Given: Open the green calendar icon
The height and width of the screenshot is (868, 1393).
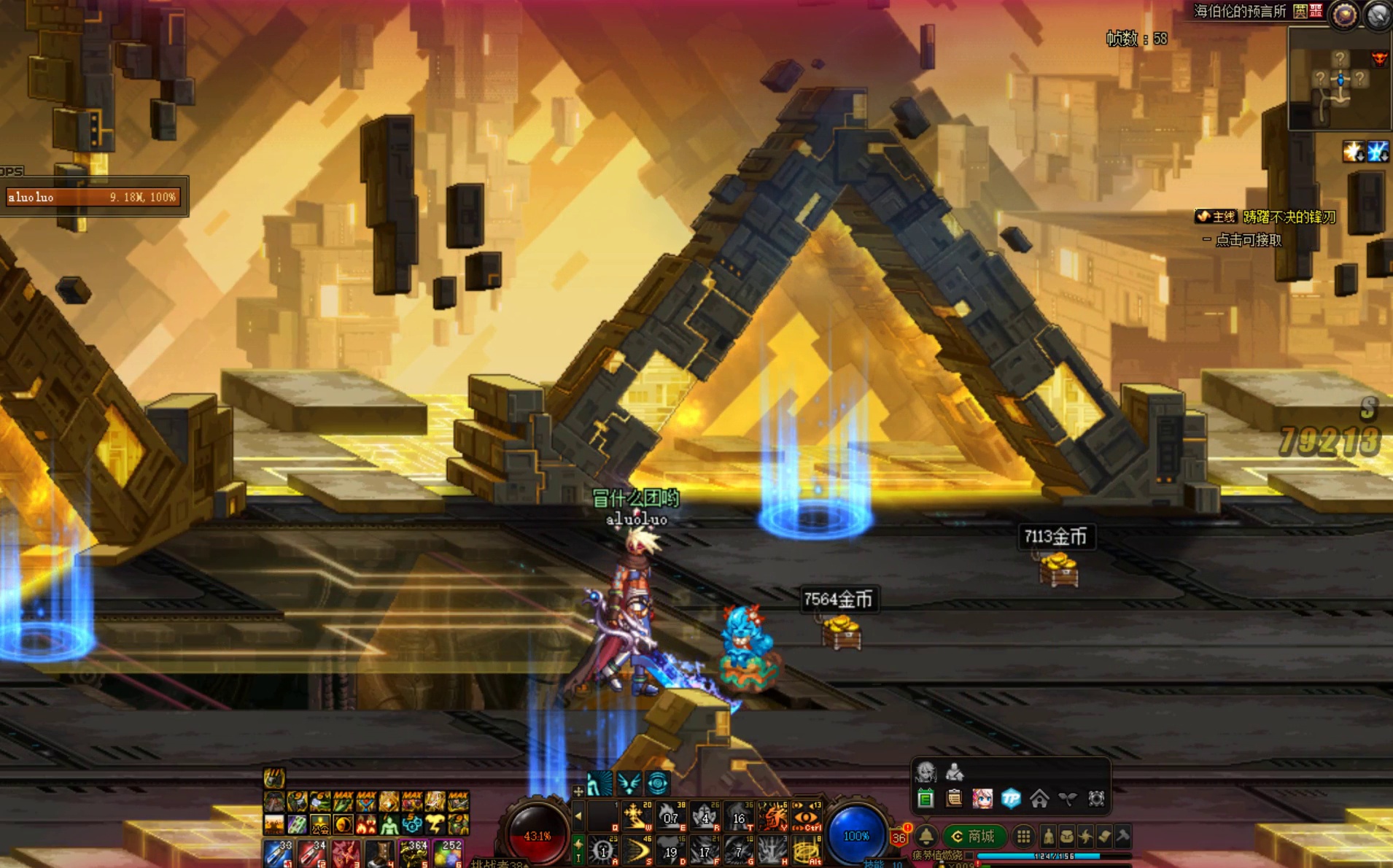Looking at the screenshot, I should pos(926,799).
